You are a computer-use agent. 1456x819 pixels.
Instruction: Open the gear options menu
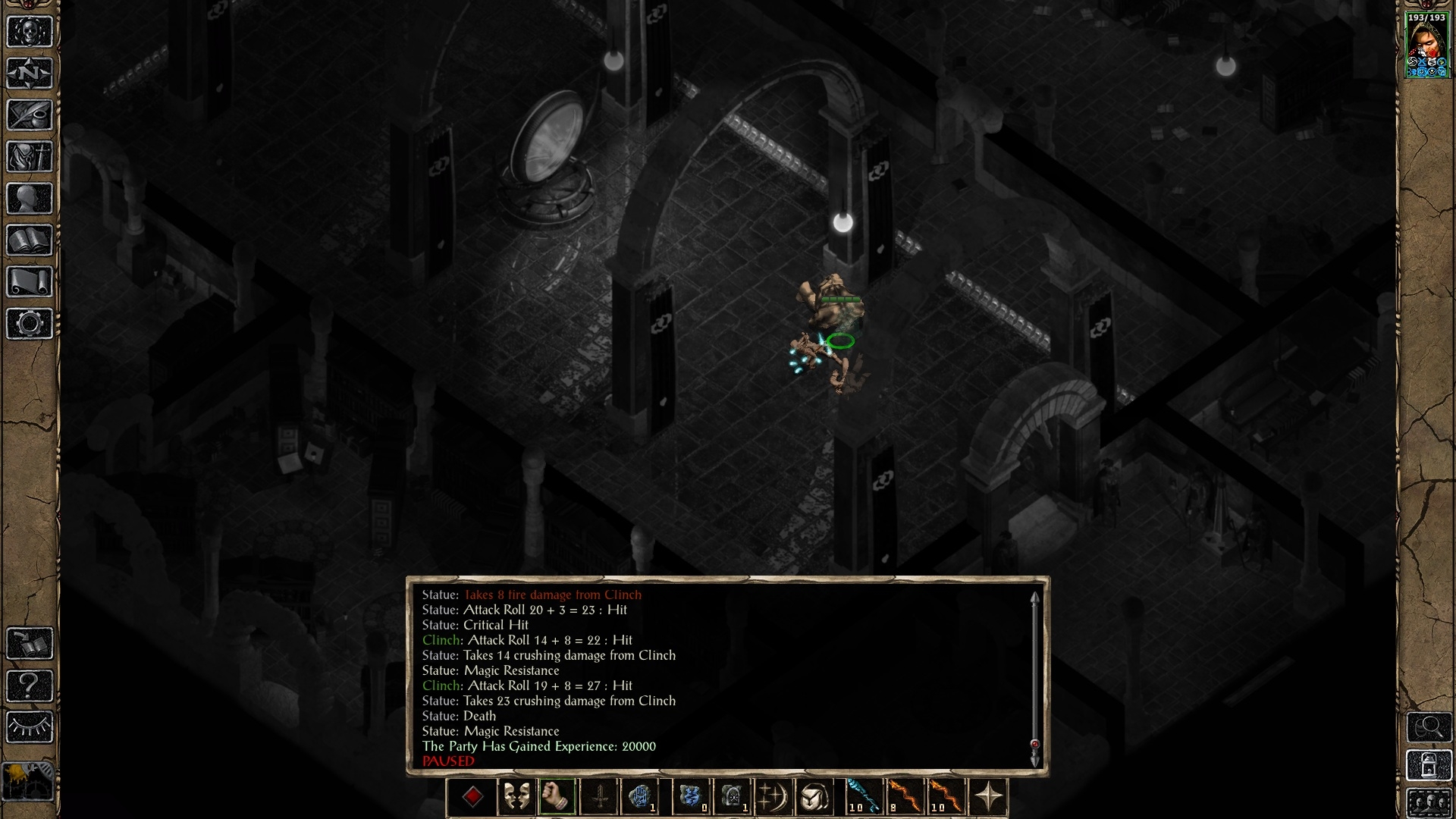click(30, 324)
